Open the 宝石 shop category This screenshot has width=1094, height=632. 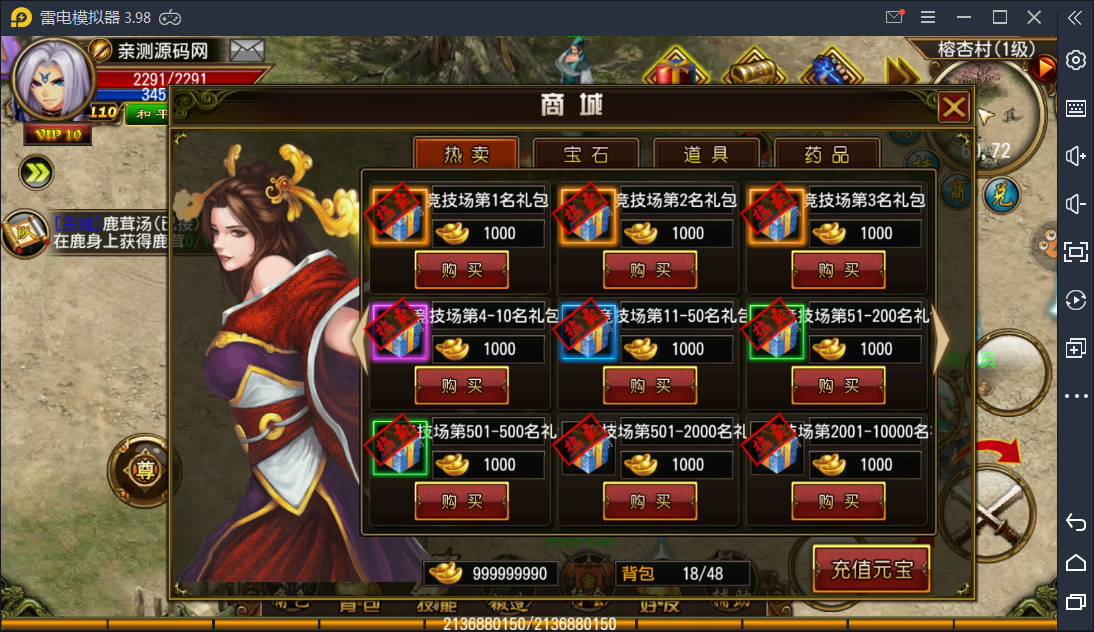pos(586,155)
